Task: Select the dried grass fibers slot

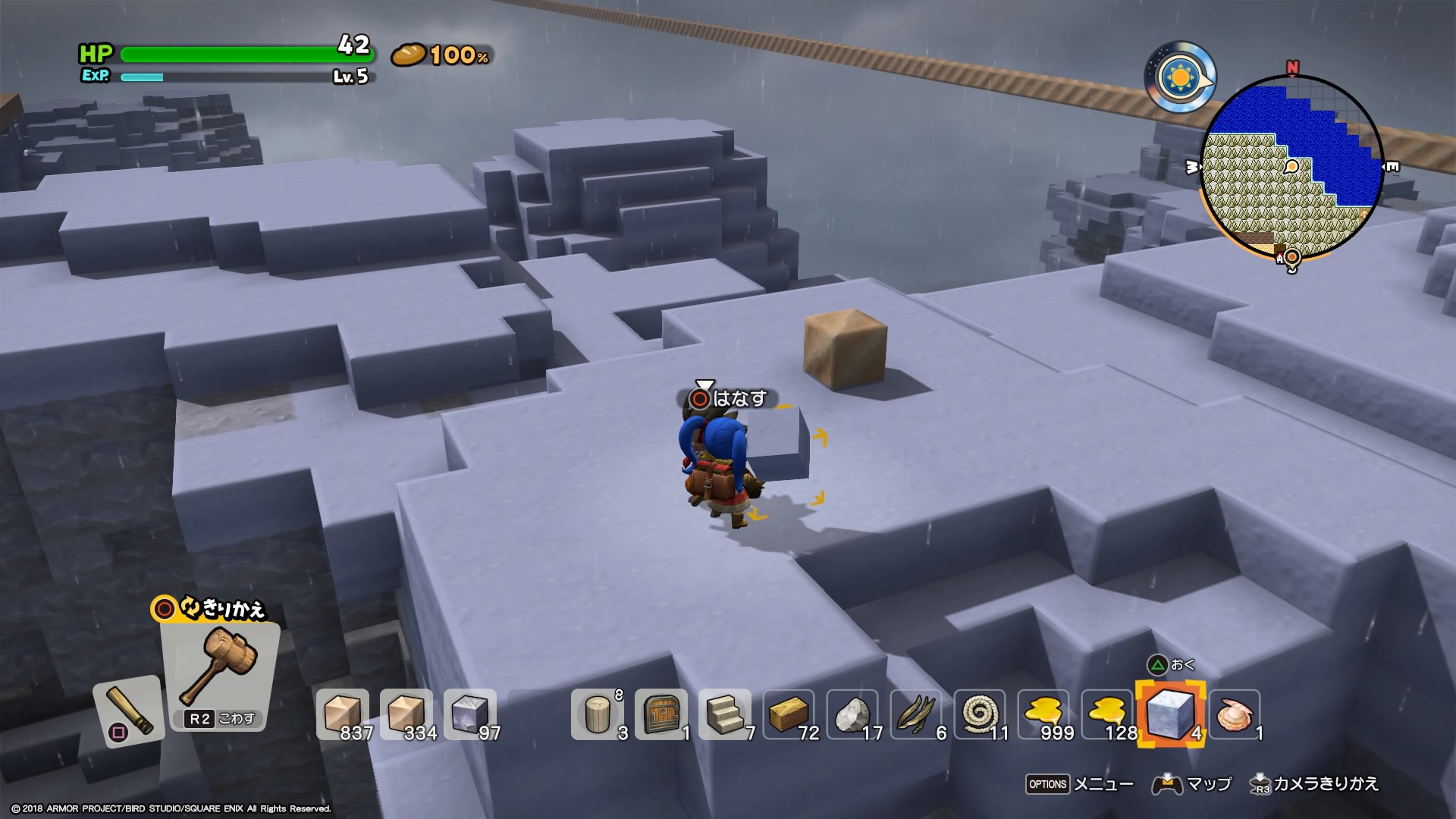Action: pos(916,714)
